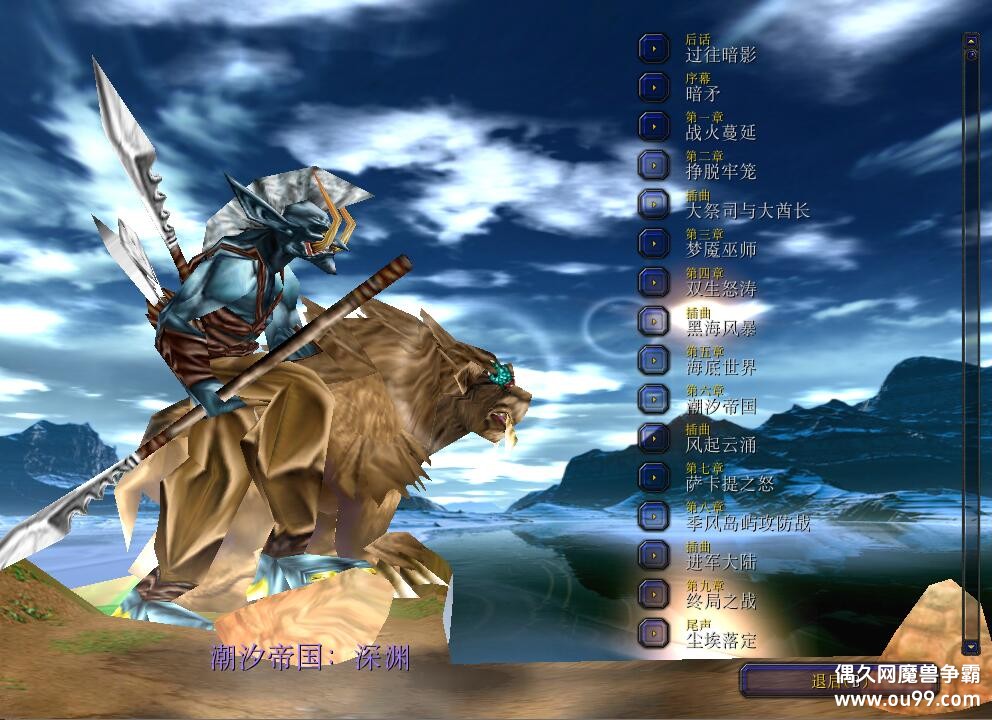This screenshot has height=720, width=992.
Task: Select chapter four 双生怒涛
Action: click(x=654, y=281)
